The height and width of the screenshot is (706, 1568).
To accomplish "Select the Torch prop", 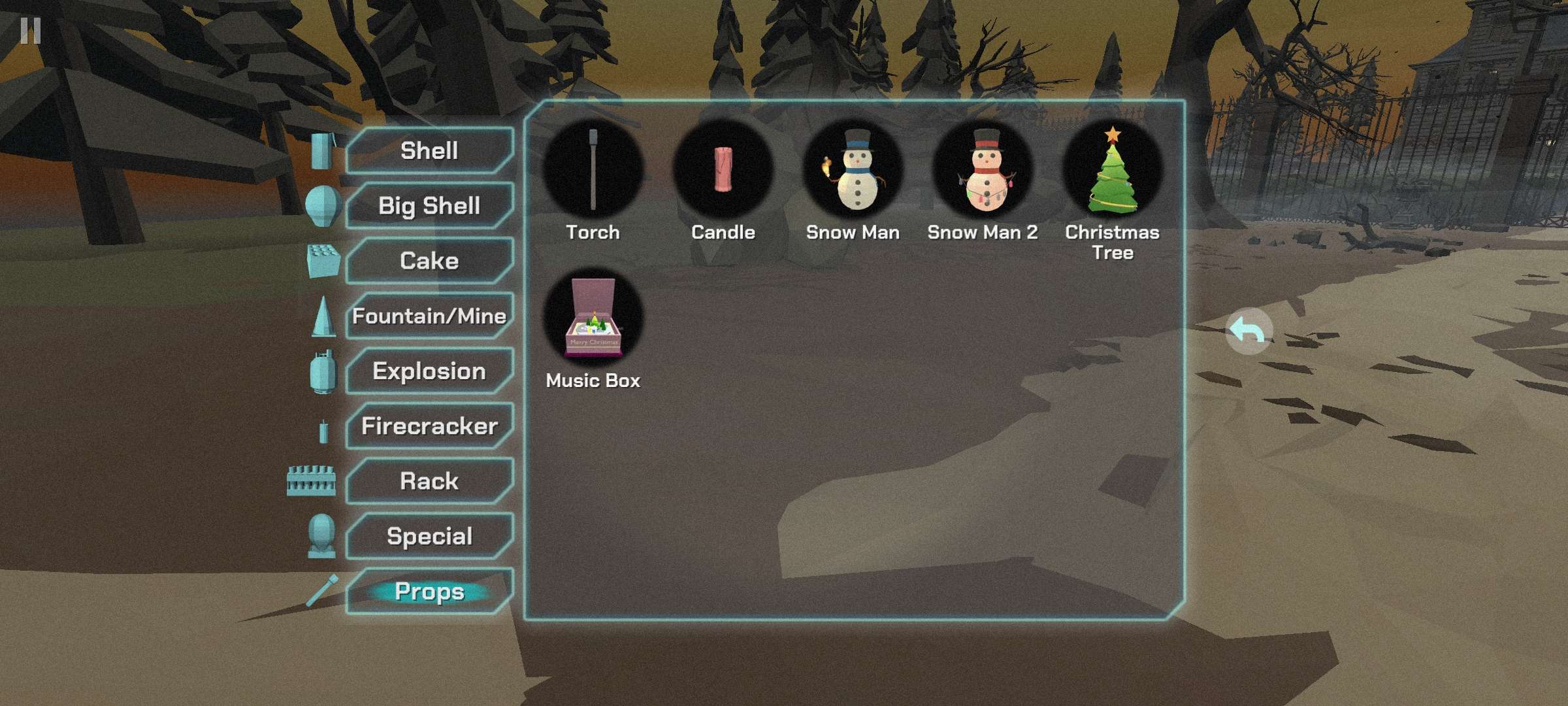I will click(x=593, y=170).
